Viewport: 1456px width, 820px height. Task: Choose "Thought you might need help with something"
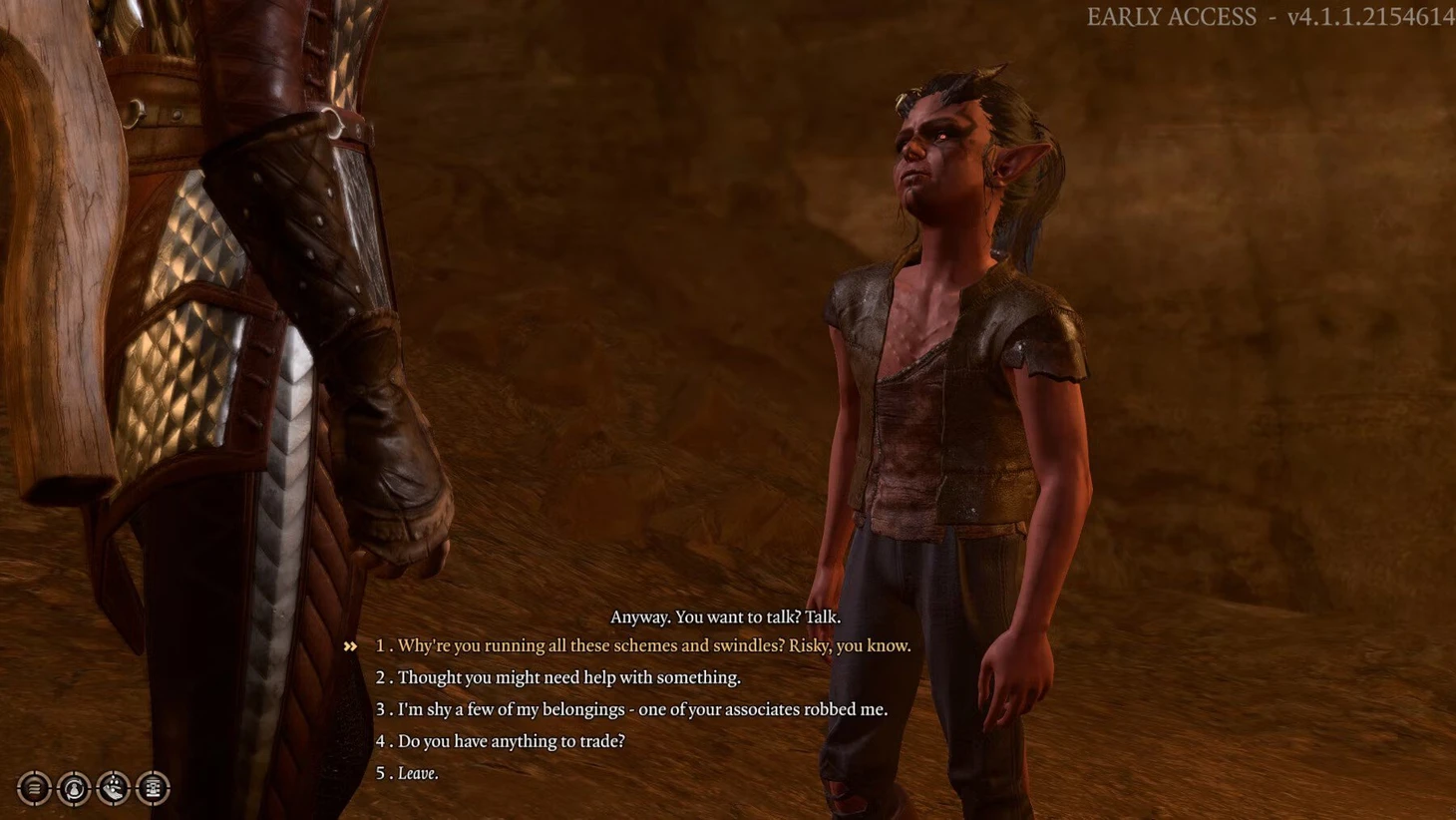coord(568,678)
